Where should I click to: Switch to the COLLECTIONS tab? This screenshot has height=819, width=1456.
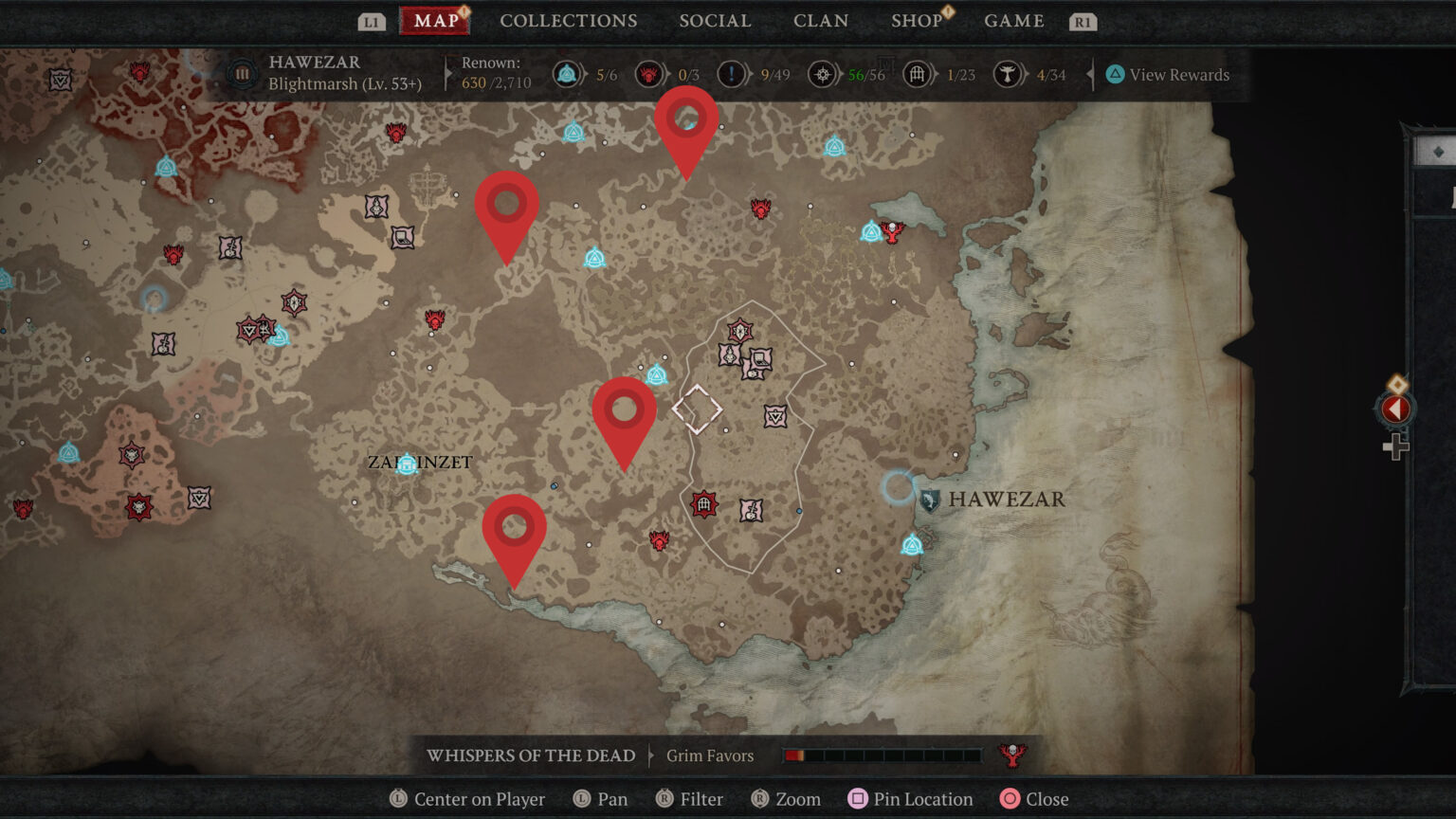[569, 20]
